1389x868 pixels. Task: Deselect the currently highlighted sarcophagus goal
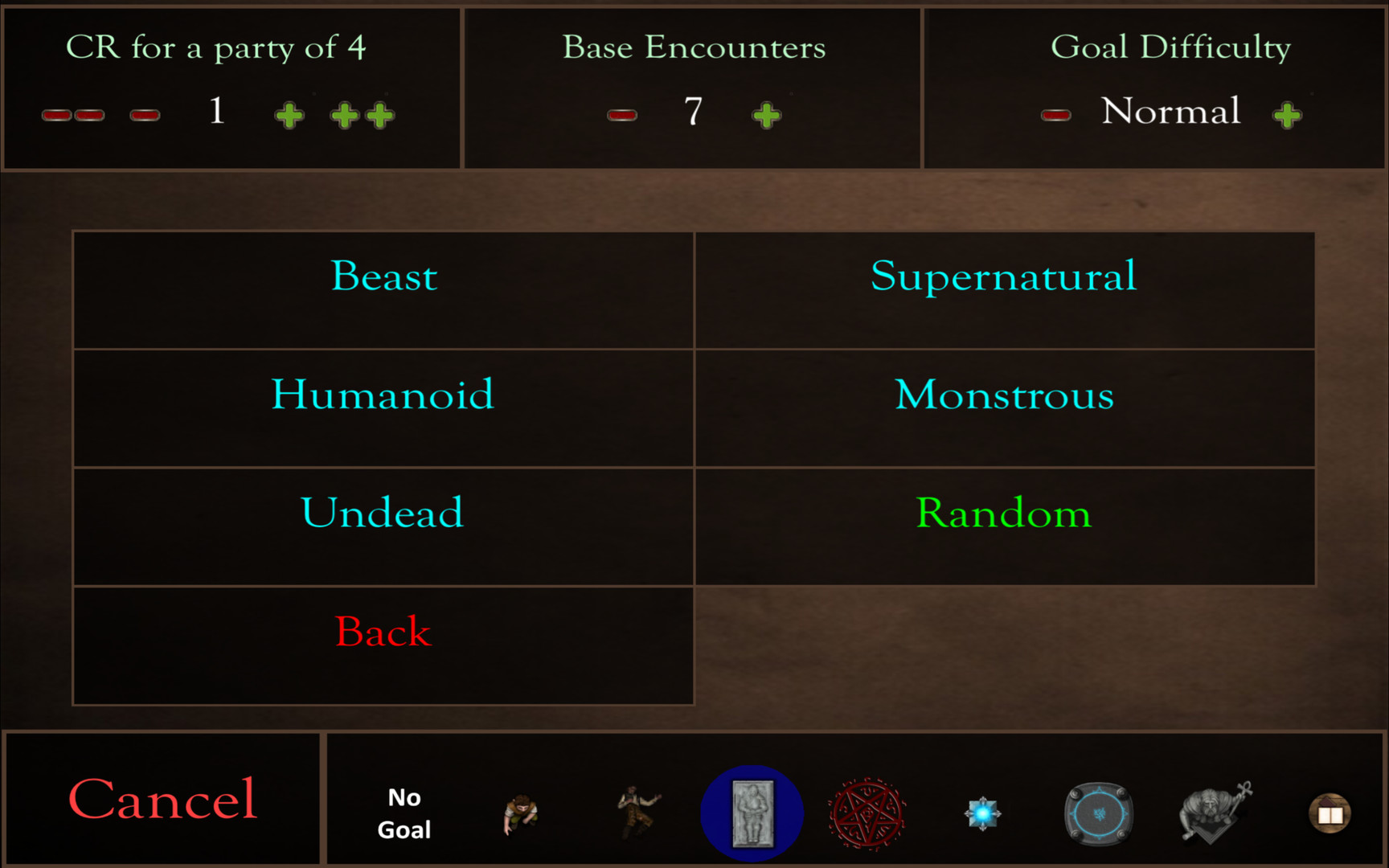pos(751,812)
